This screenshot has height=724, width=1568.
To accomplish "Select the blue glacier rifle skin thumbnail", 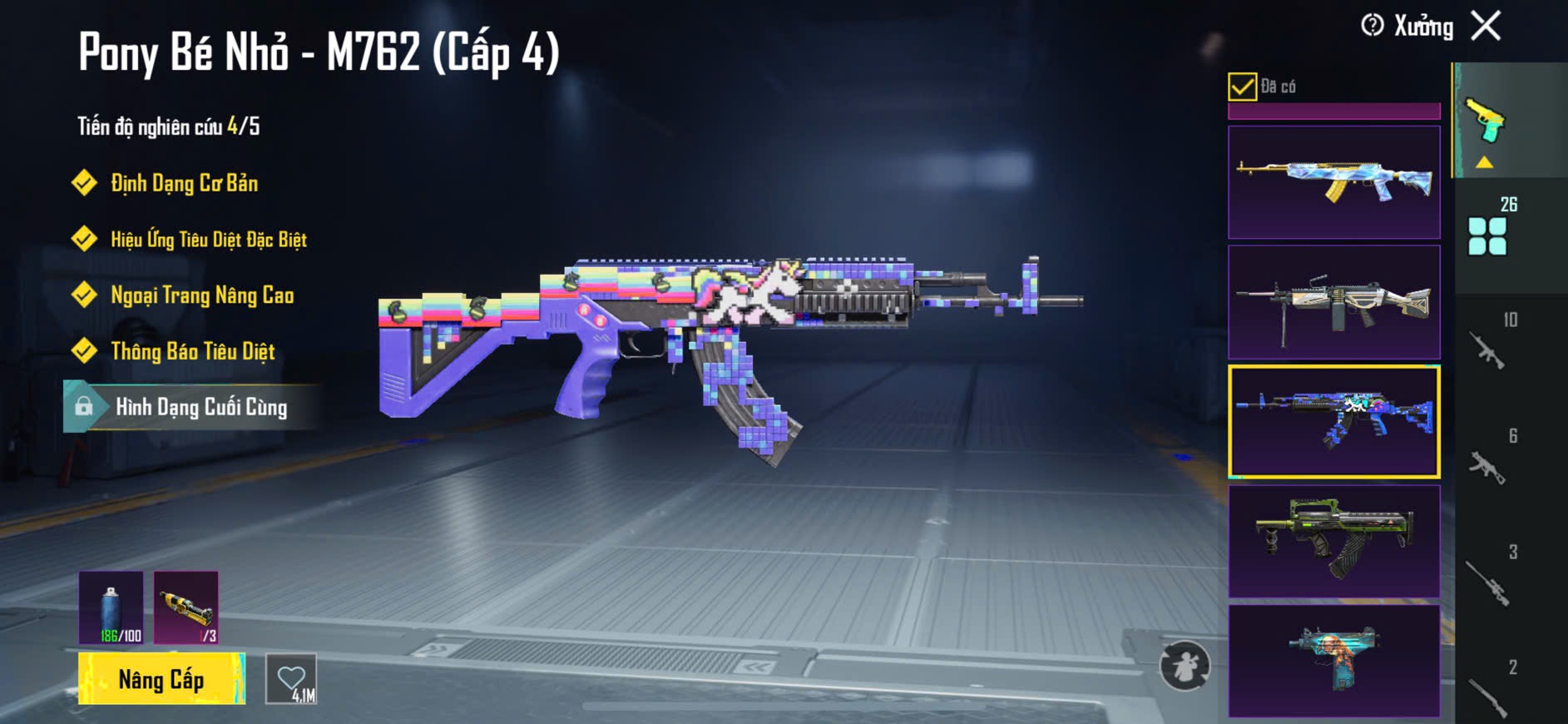I will (1333, 182).
